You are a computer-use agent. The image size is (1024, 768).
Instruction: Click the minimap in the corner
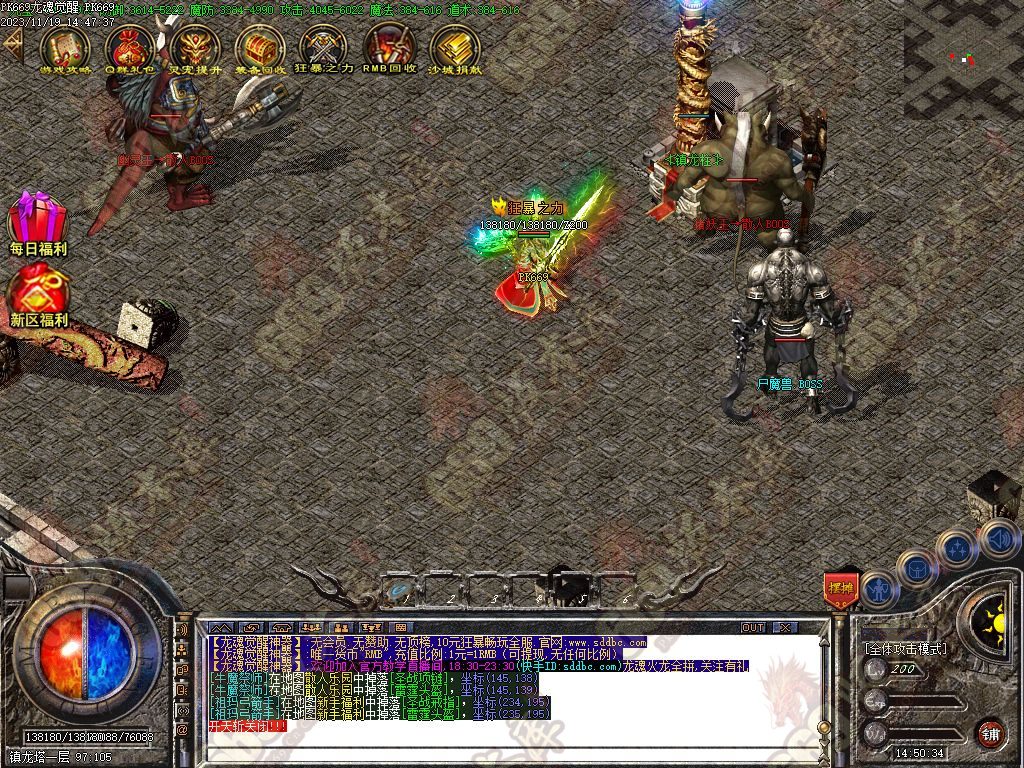[x=963, y=60]
